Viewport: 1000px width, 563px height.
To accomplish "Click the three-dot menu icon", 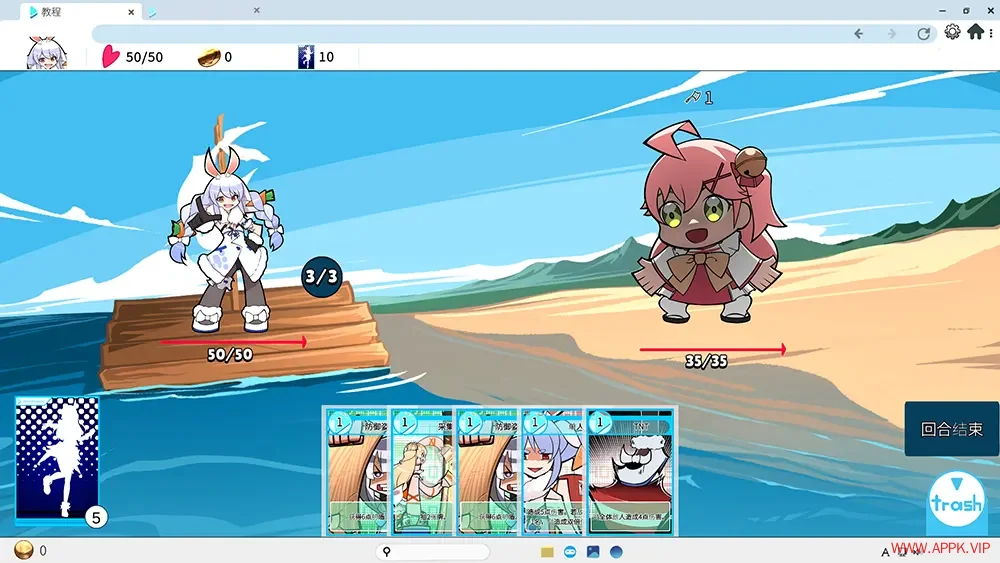I will click(x=991, y=32).
